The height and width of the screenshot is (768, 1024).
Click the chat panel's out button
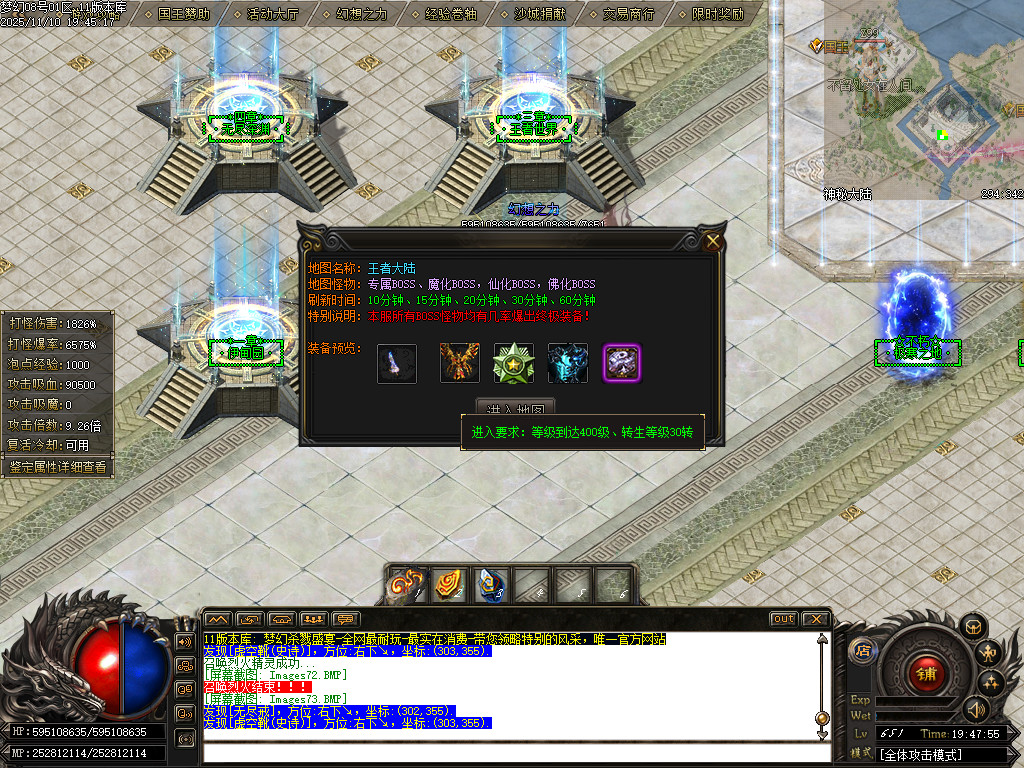(783, 619)
